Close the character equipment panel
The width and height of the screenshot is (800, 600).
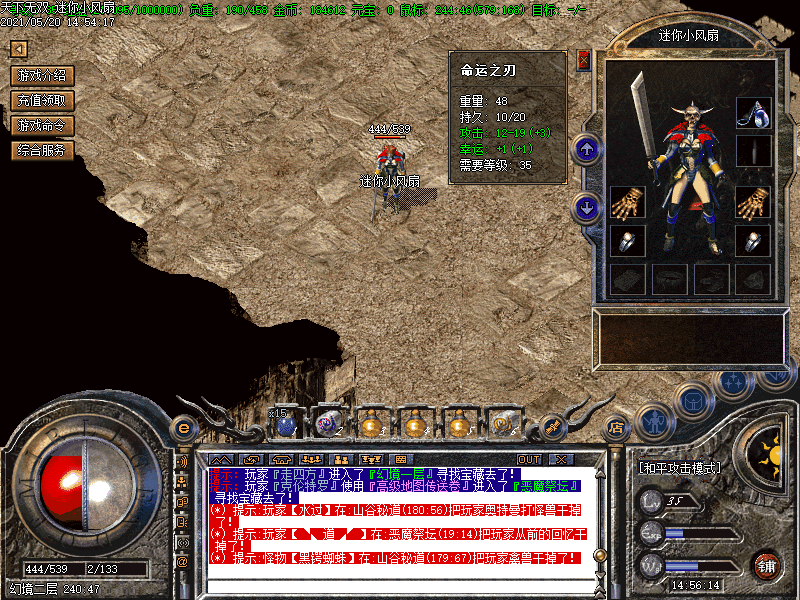584,60
